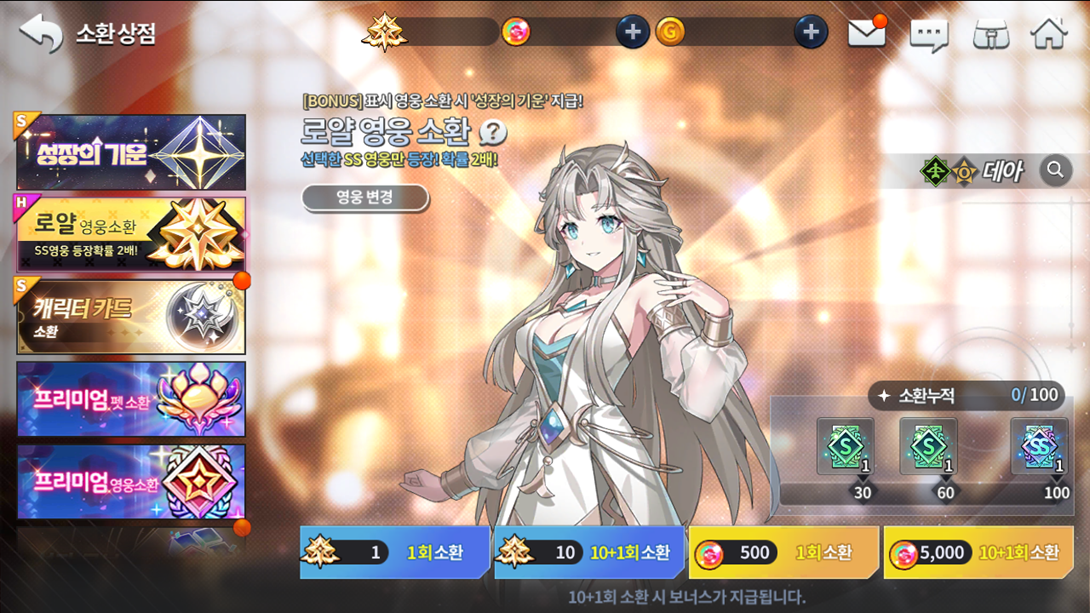Open the chat speech bubble icon
Viewport: 1090px width, 613px height.
point(928,35)
